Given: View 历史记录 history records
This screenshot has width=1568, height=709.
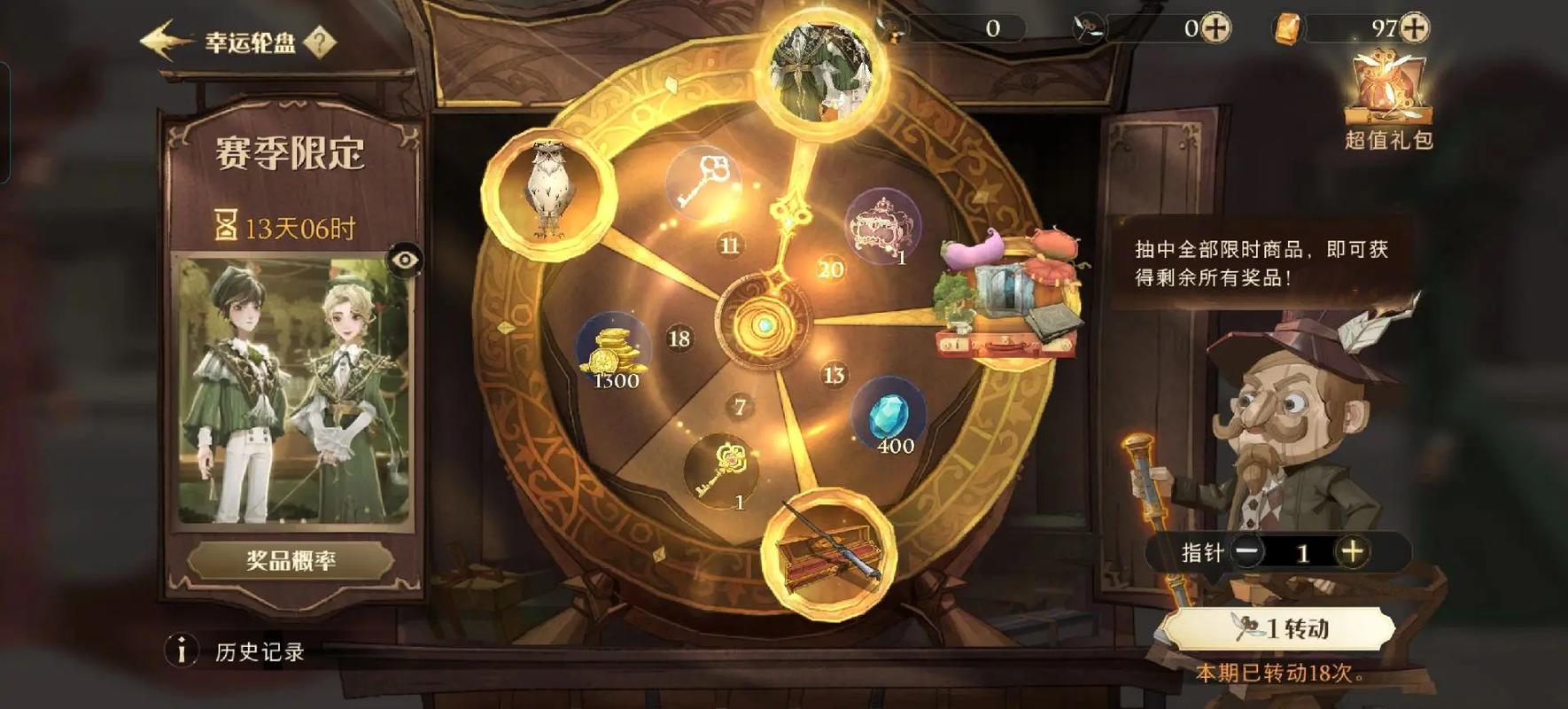Looking at the screenshot, I should pos(259,652).
